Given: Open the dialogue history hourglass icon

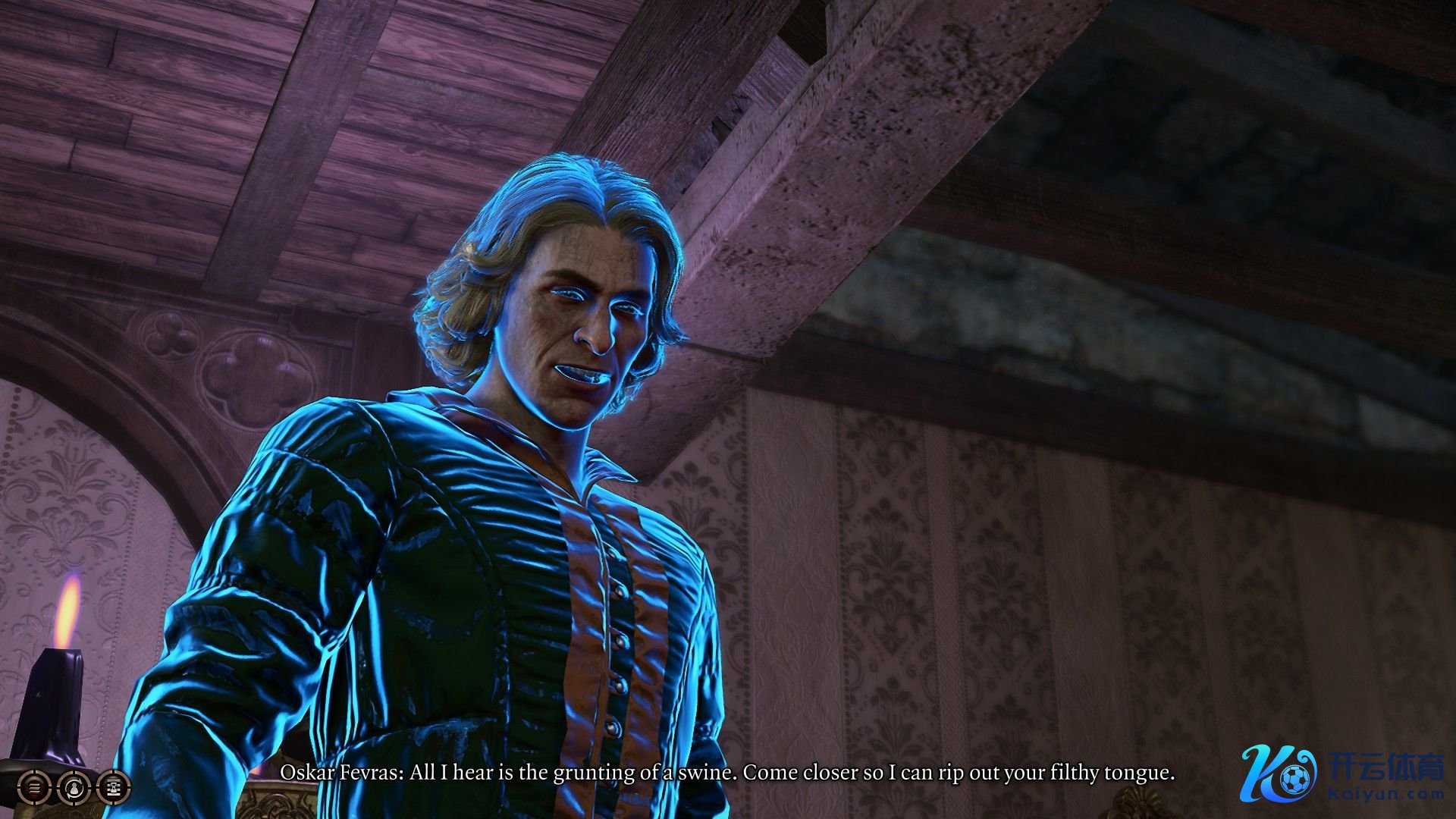Looking at the screenshot, I should click(114, 789).
